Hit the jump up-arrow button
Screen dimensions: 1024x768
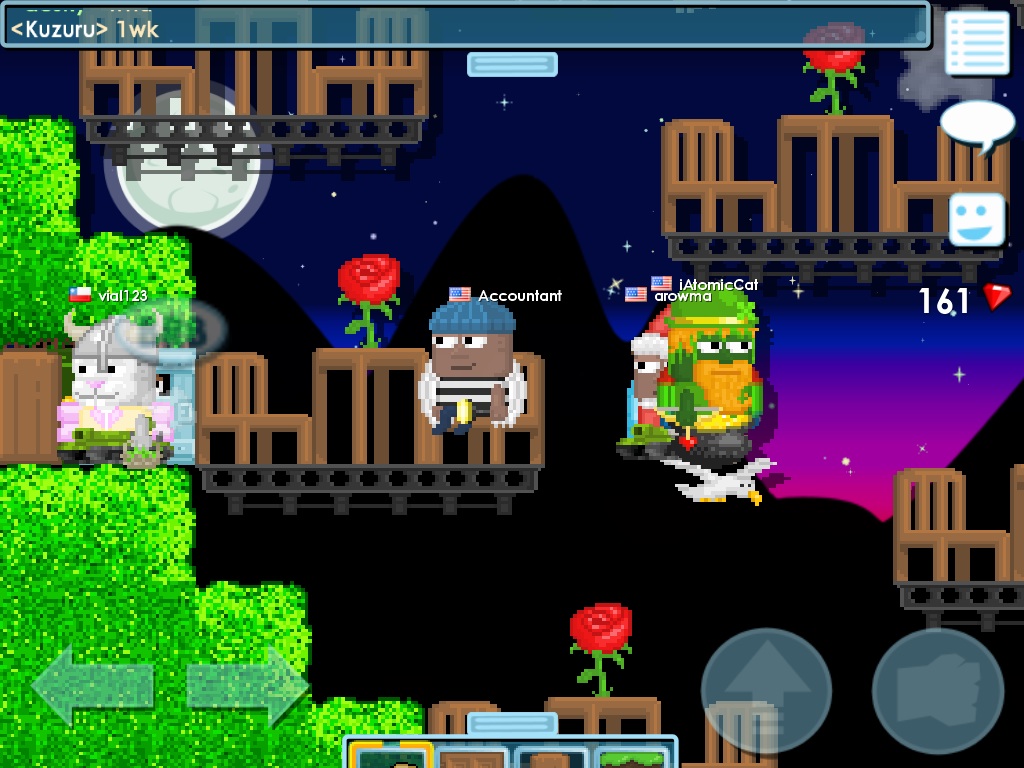point(766,690)
